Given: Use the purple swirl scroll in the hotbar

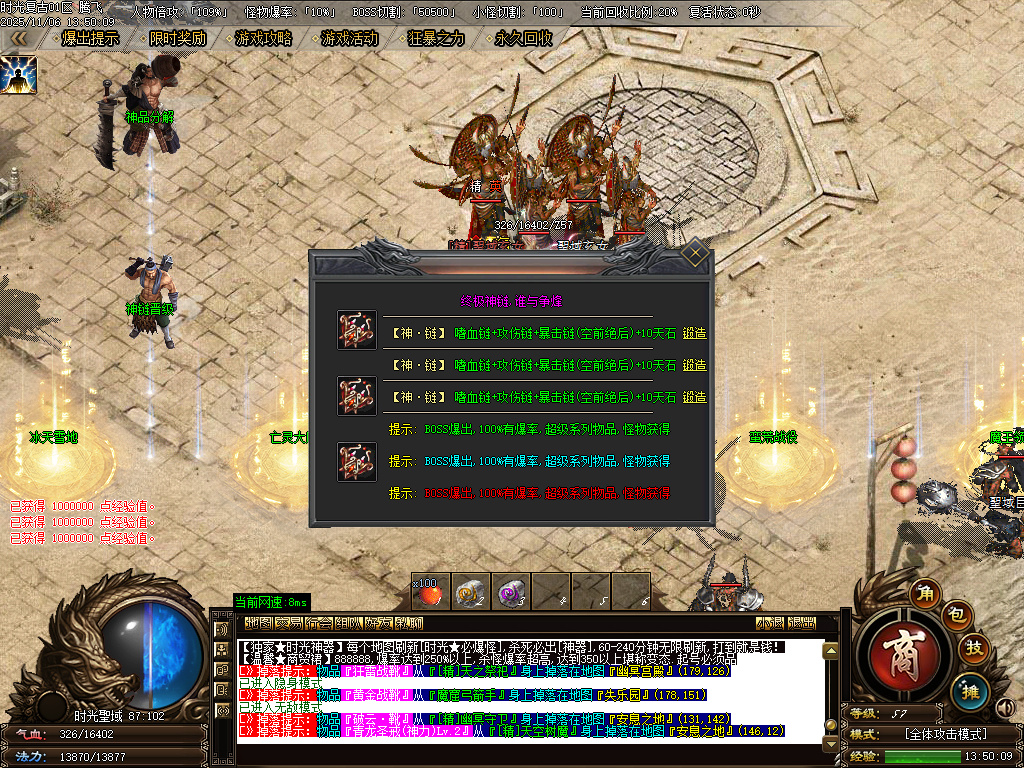Looking at the screenshot, I should (x=510, y=592).
